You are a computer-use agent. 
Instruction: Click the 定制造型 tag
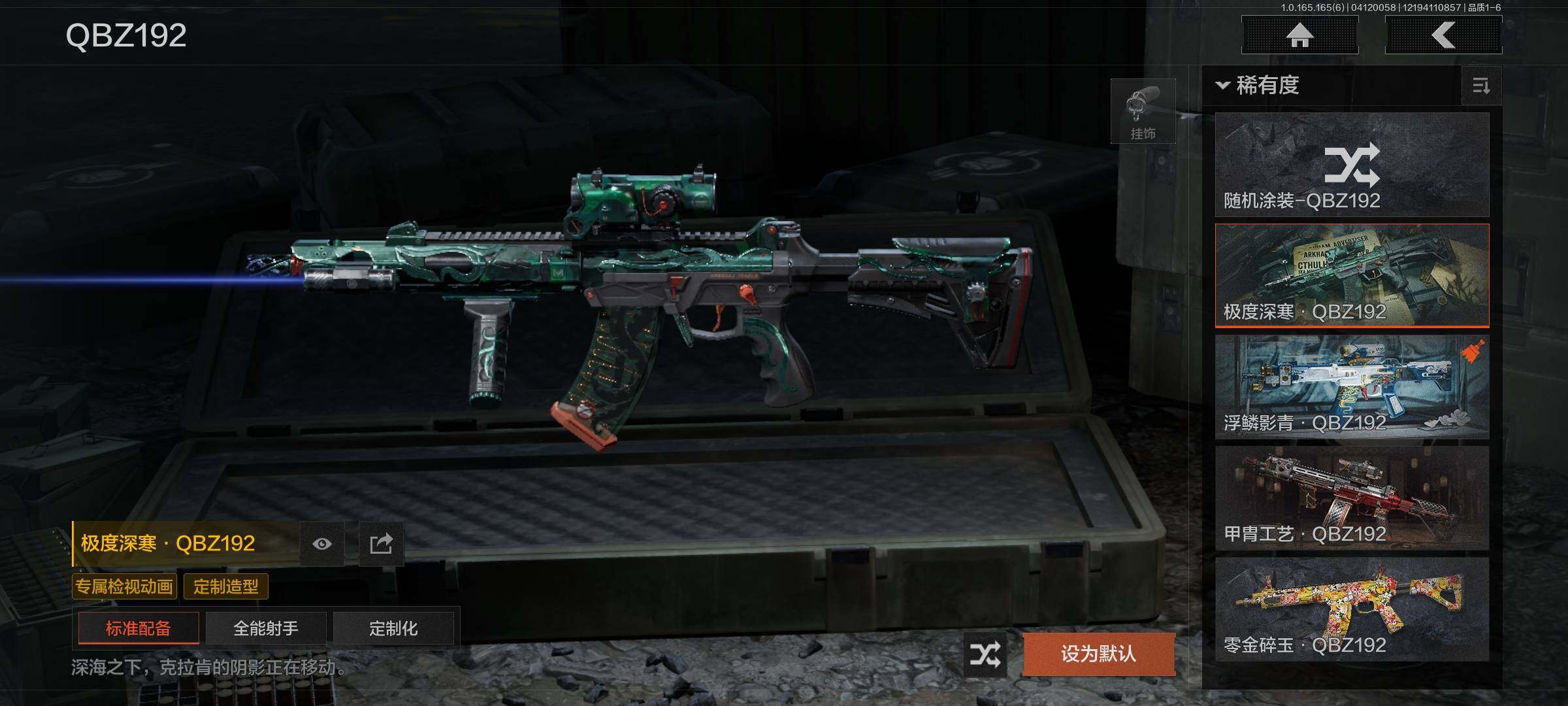[x=226, y=586]
